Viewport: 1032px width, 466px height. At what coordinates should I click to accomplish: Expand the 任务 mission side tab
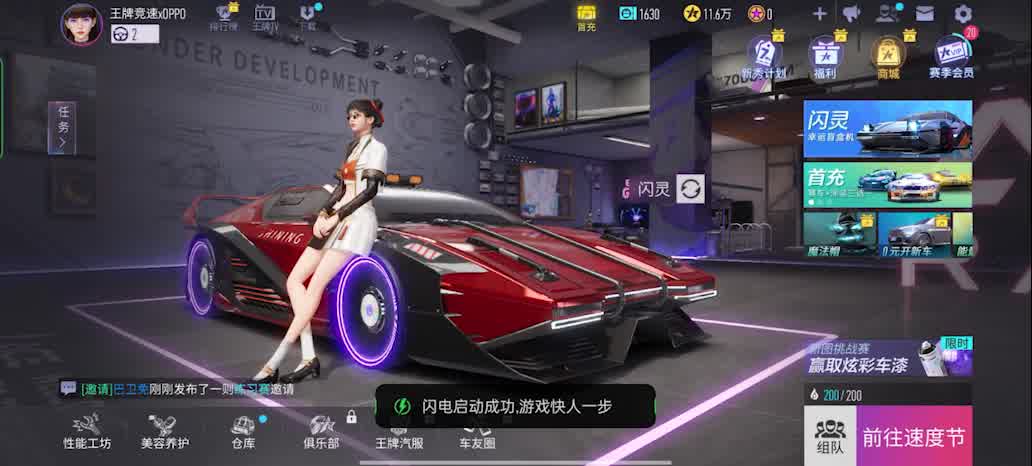(x=62, y=127)
